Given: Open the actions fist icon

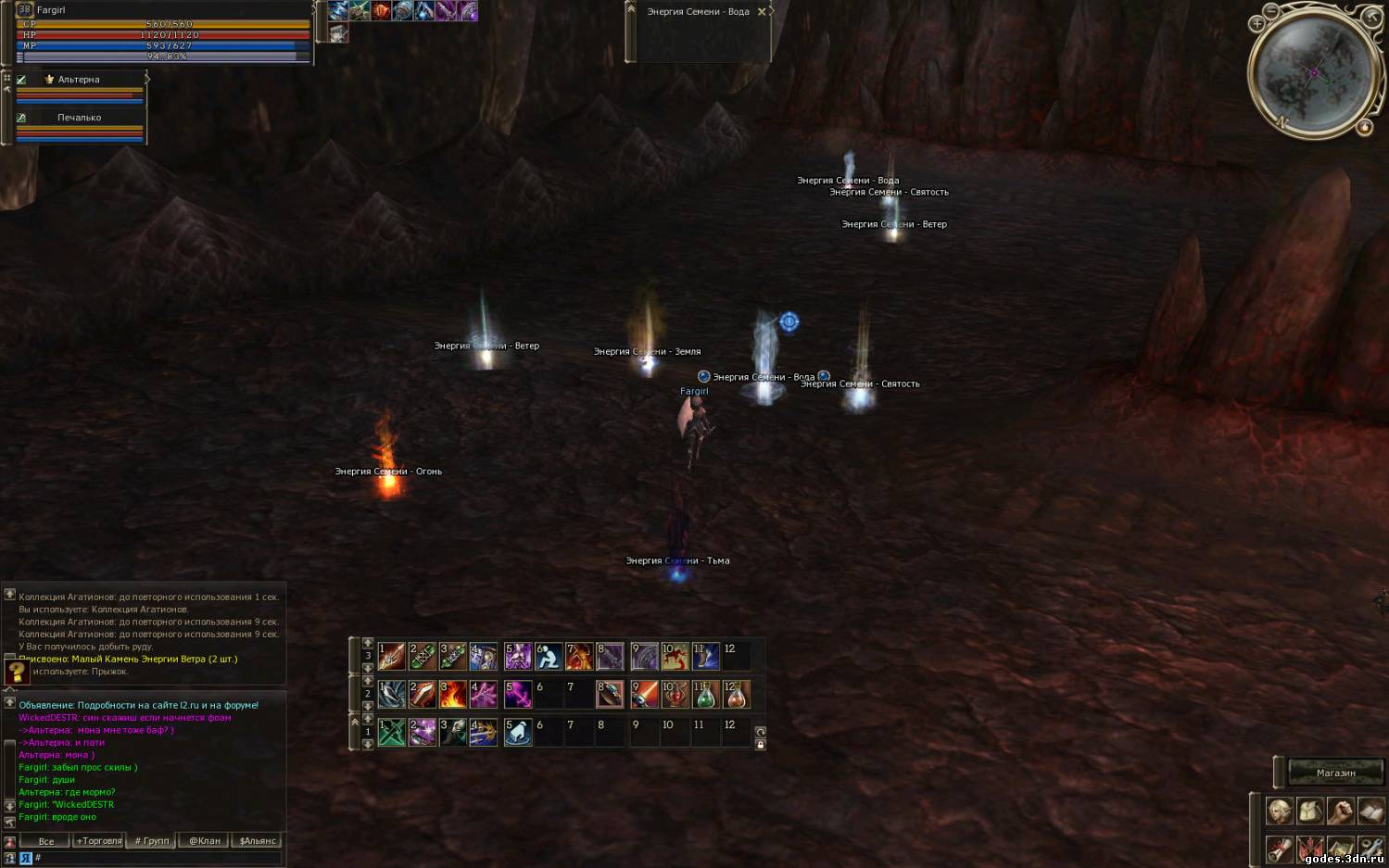Looking at the screenshot, I should click(1340, 811).
